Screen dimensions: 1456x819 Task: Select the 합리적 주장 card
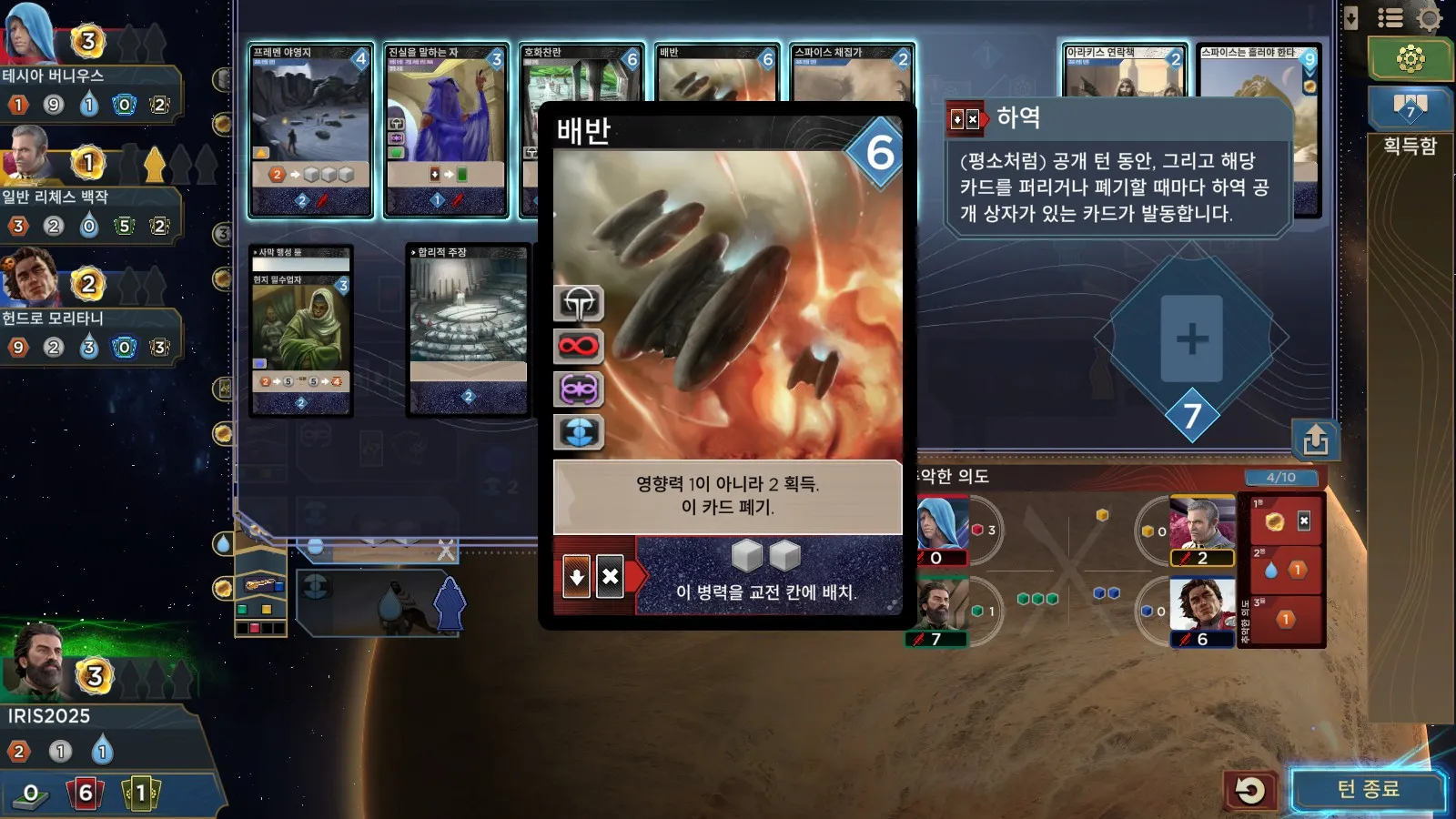(x=468, y=329)
